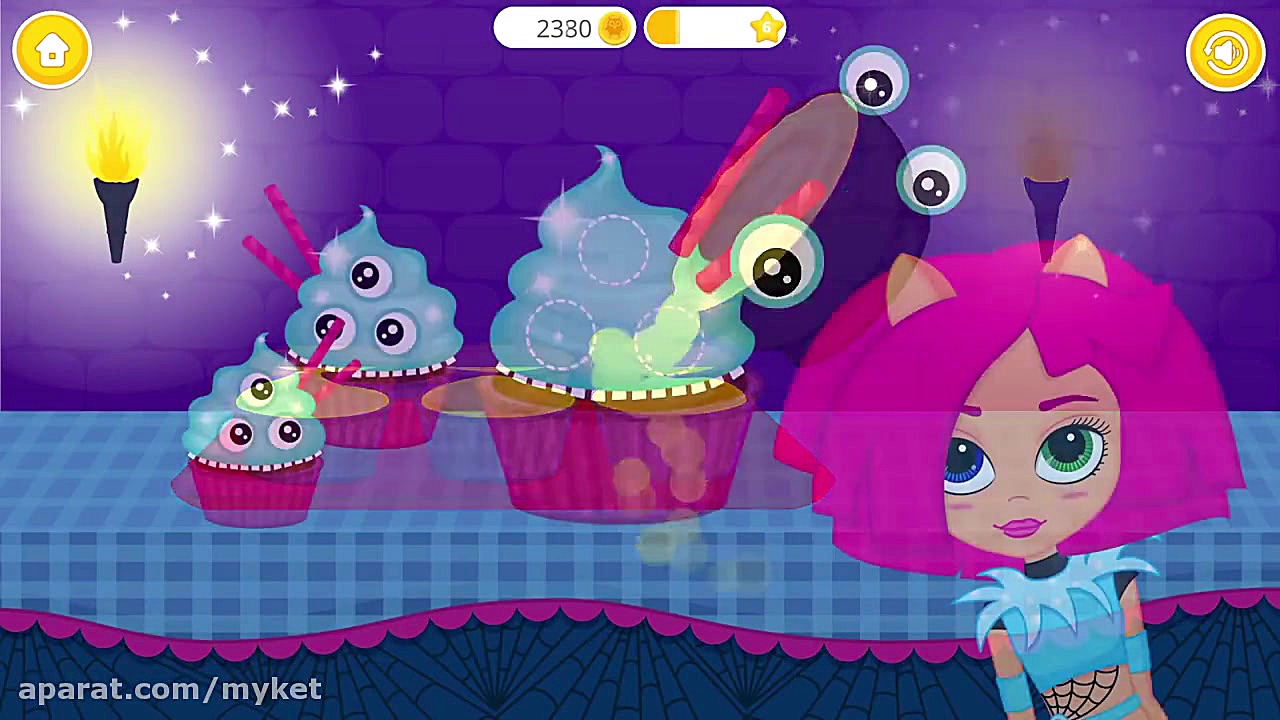The width and height of the screenshot is (1280, 720).
Task: Tap the dashed circle slot on the frosting
Action: pos(615,250)
